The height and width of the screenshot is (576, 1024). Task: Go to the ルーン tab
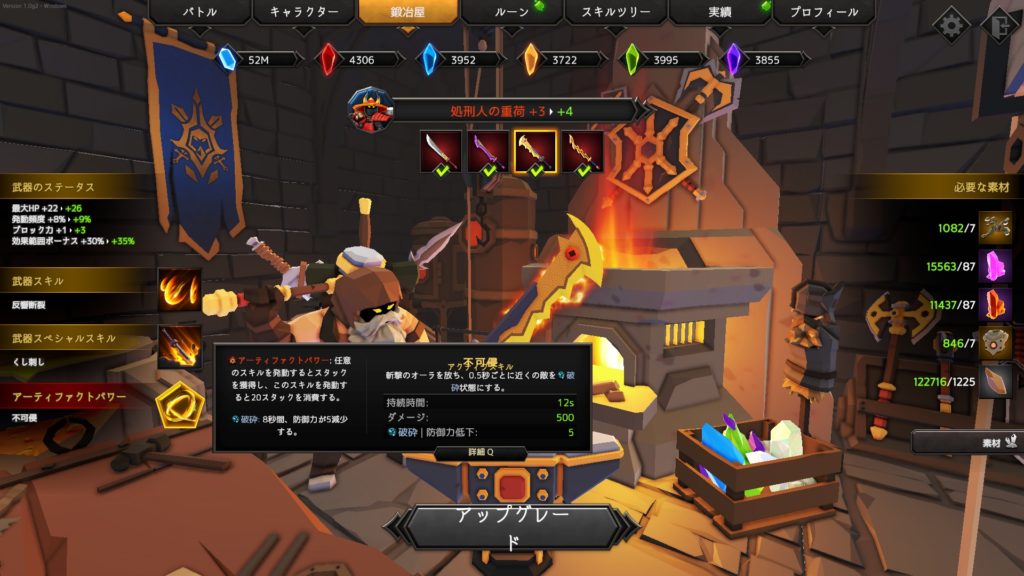coord(512,13)
